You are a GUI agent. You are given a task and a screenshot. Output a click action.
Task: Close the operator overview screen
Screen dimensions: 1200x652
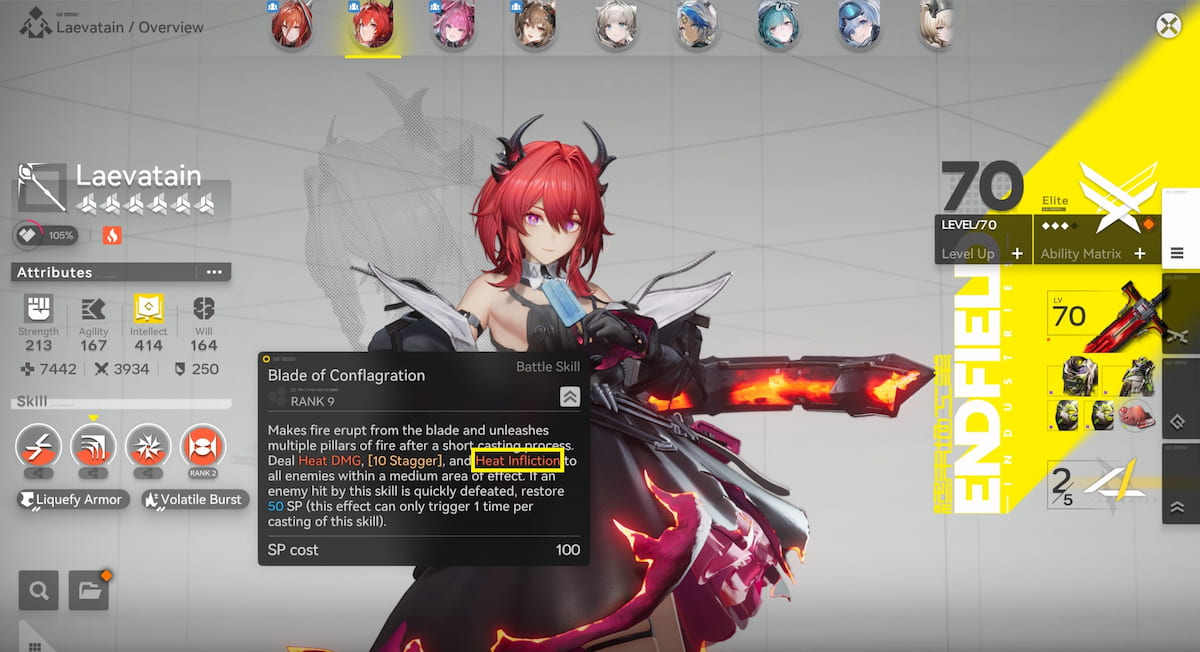(1169, 25)
